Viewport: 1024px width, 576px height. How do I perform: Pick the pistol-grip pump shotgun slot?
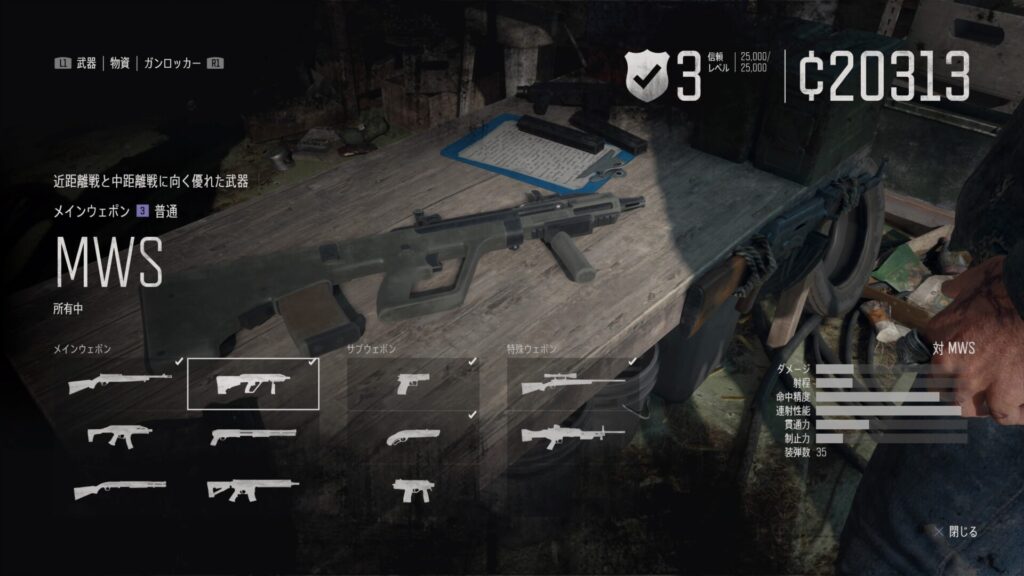(x=253, y=435)
